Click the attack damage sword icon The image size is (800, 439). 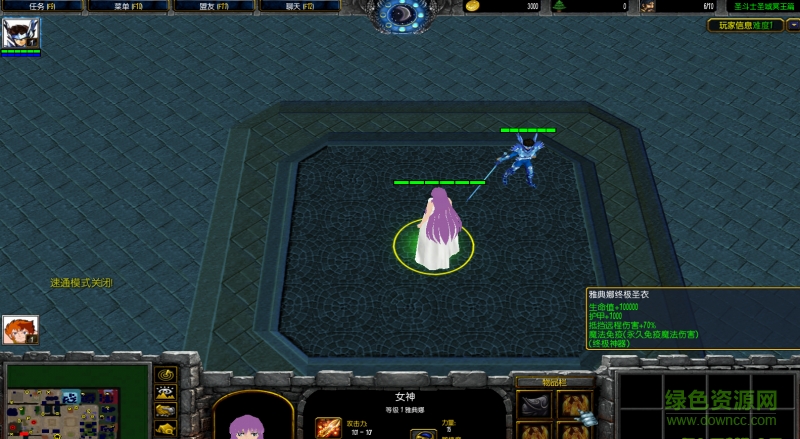328,427
